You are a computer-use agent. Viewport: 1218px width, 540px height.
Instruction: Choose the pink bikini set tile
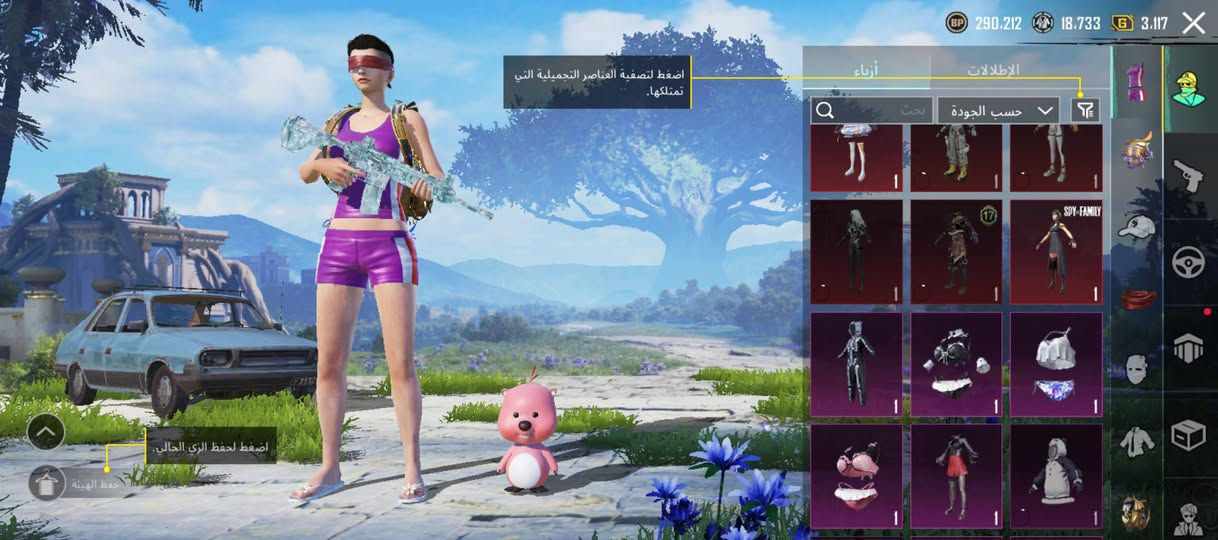click(x=856, y=476)
